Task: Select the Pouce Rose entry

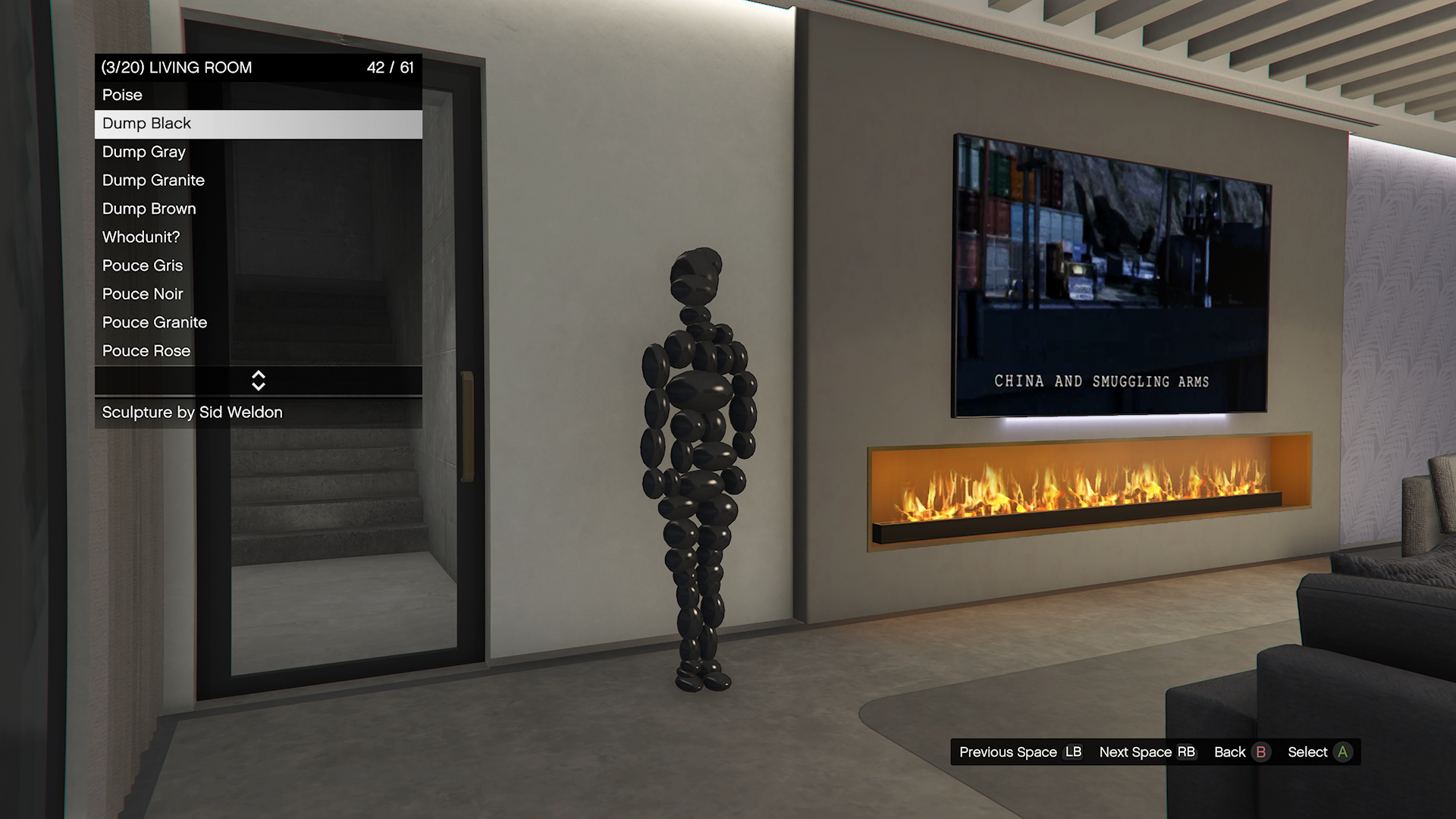Action: pyautogui.click(x=258, y=351)
